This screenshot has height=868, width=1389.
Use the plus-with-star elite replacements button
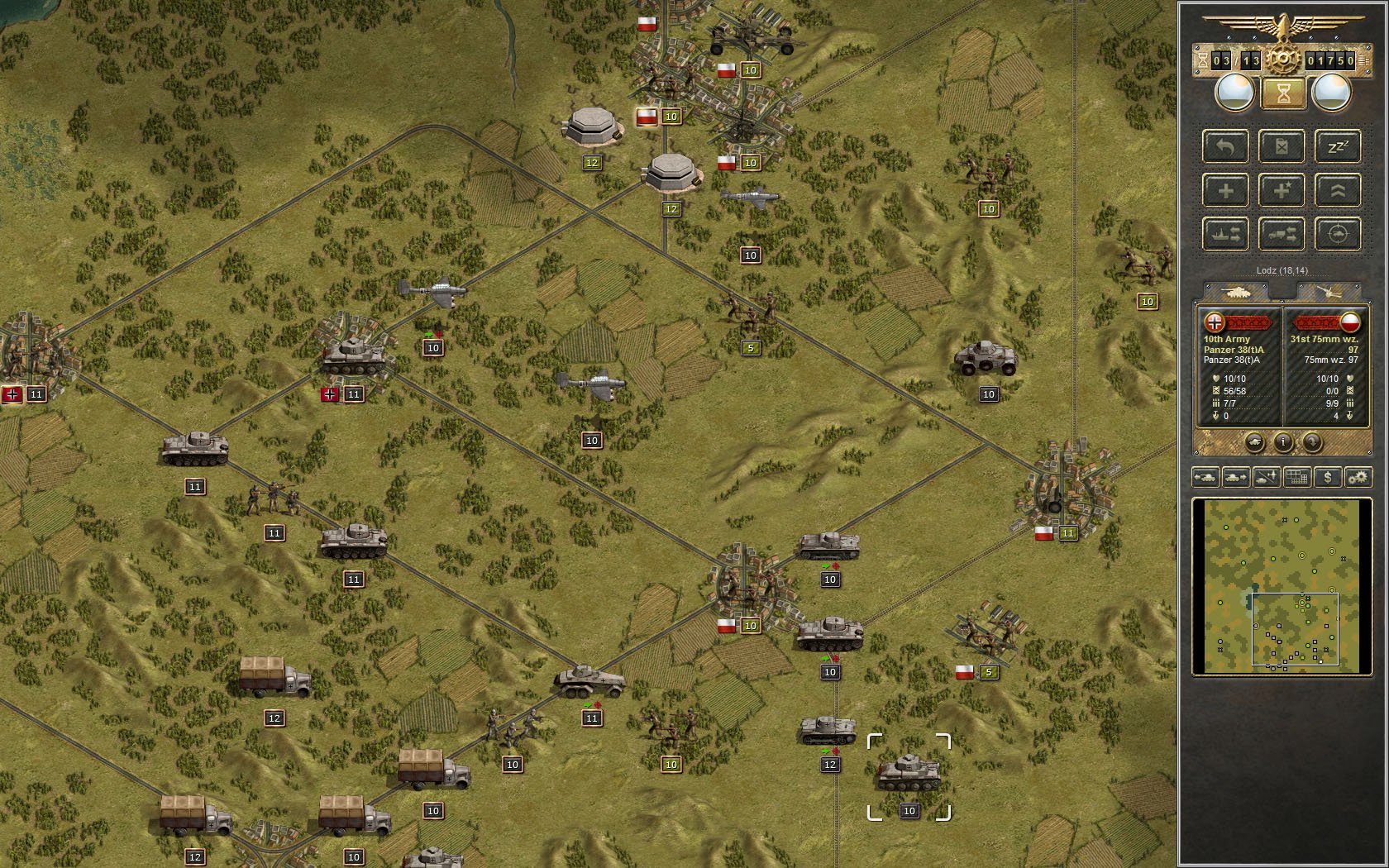1282,191
